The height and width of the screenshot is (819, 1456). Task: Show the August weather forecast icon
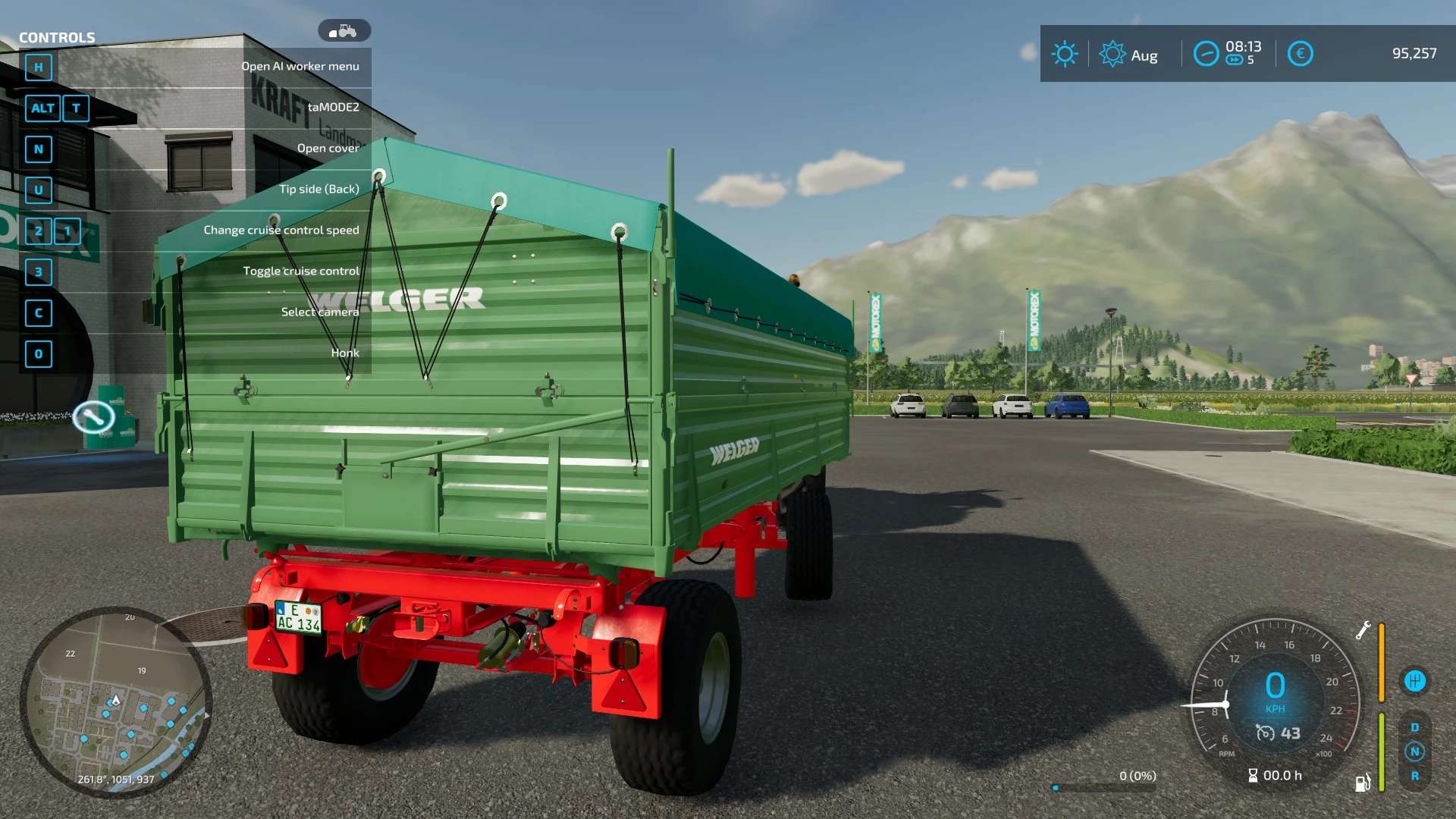coord(1112,54)
